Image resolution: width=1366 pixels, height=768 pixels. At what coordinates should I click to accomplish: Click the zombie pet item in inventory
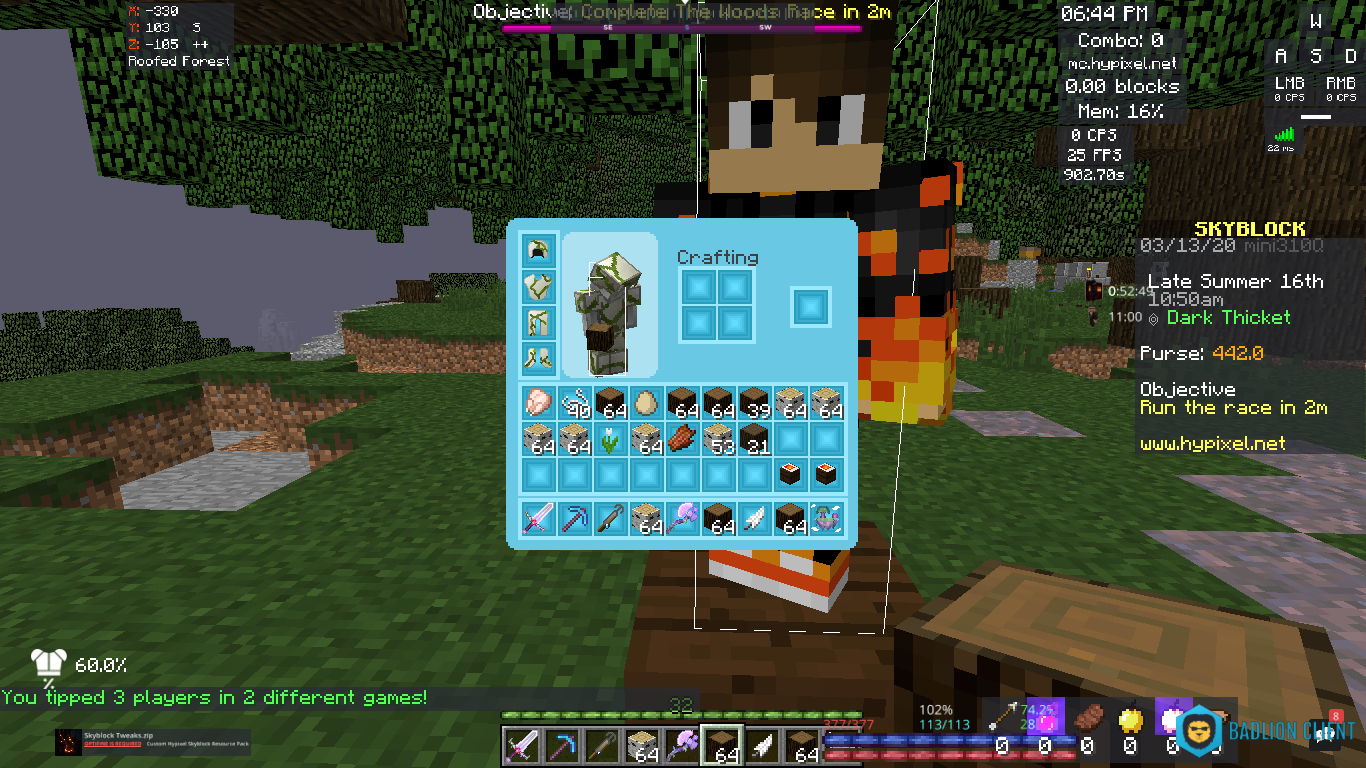[x=827, y=518]
